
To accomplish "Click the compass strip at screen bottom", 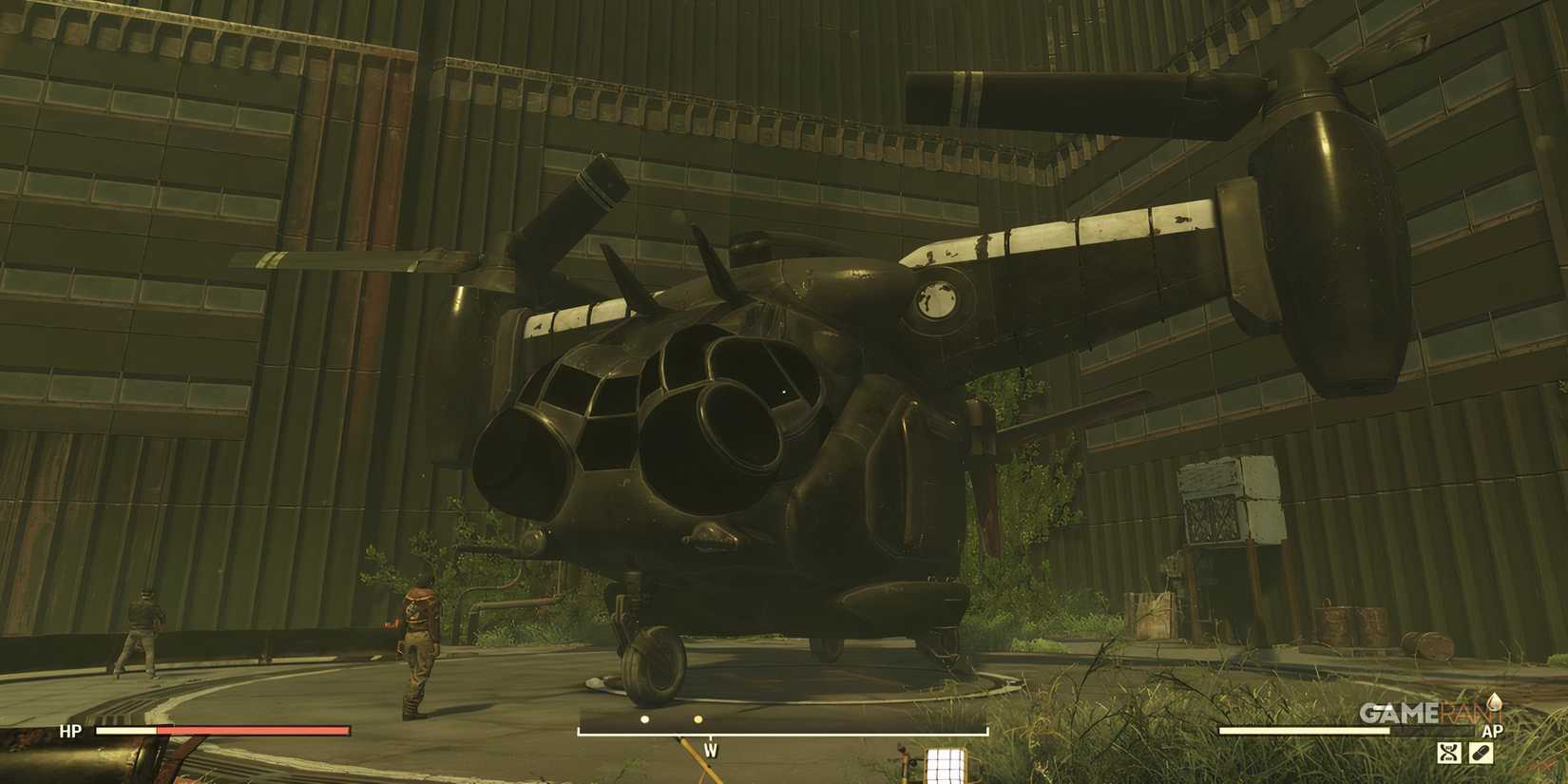I will pyautogui.click(x=784, y=722).
